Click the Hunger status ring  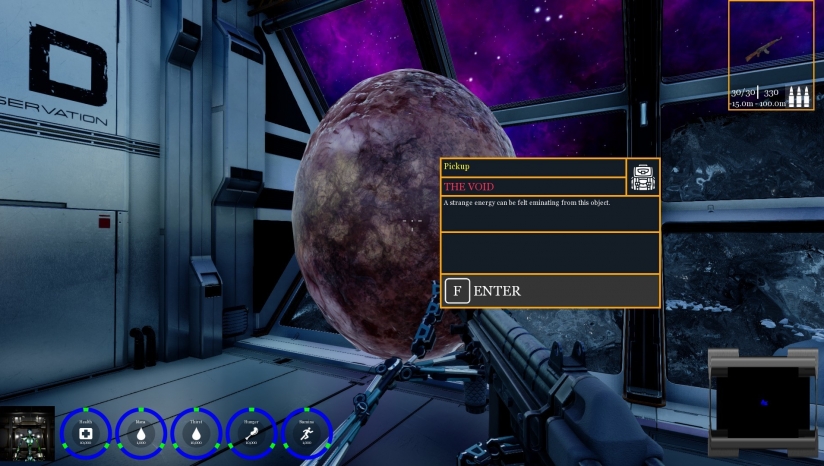[251, 433]
